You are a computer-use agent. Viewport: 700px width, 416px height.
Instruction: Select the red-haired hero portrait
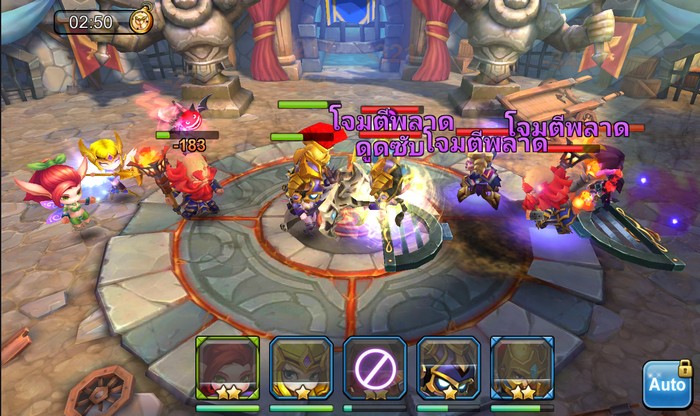pyautogui.click(x=228, y=368)
